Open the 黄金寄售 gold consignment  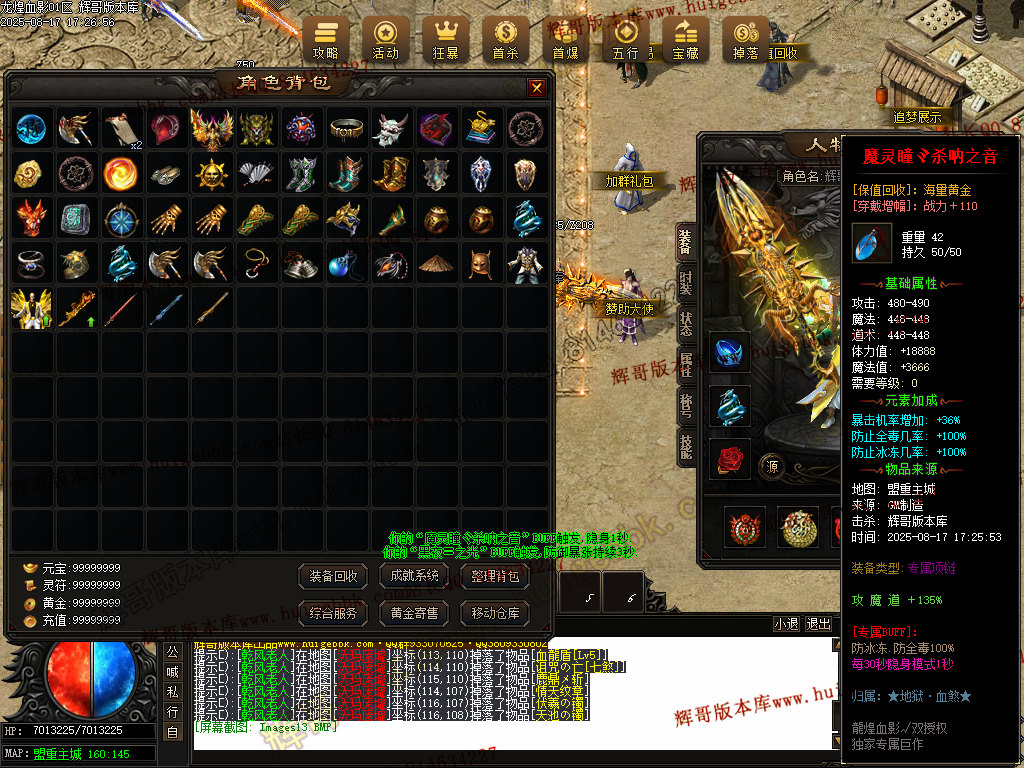(415, 612)
